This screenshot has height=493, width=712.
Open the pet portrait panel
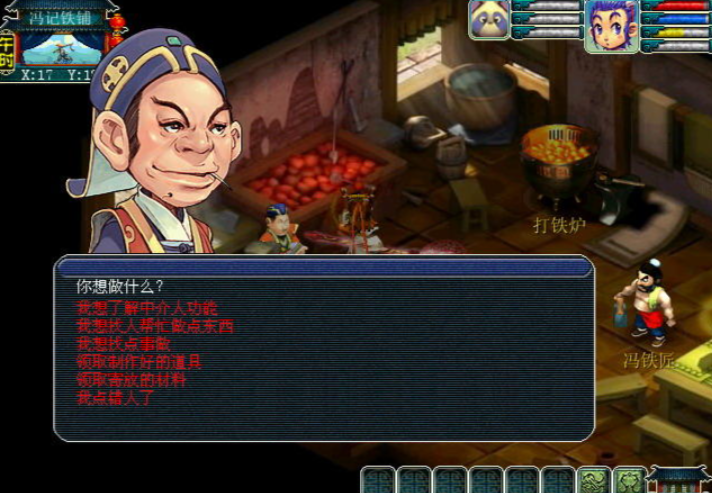489,20
